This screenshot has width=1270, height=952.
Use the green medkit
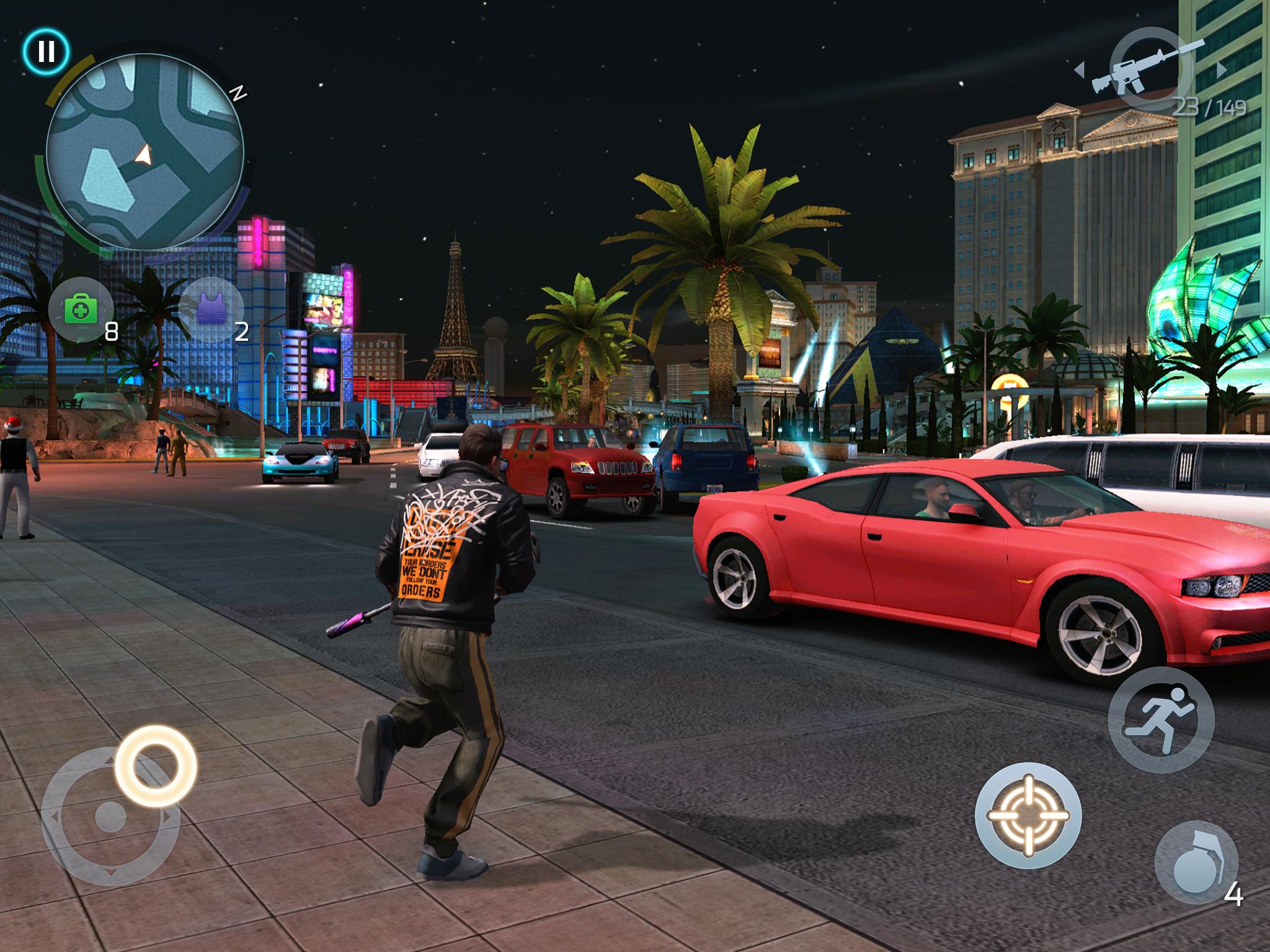coord(81,309)
